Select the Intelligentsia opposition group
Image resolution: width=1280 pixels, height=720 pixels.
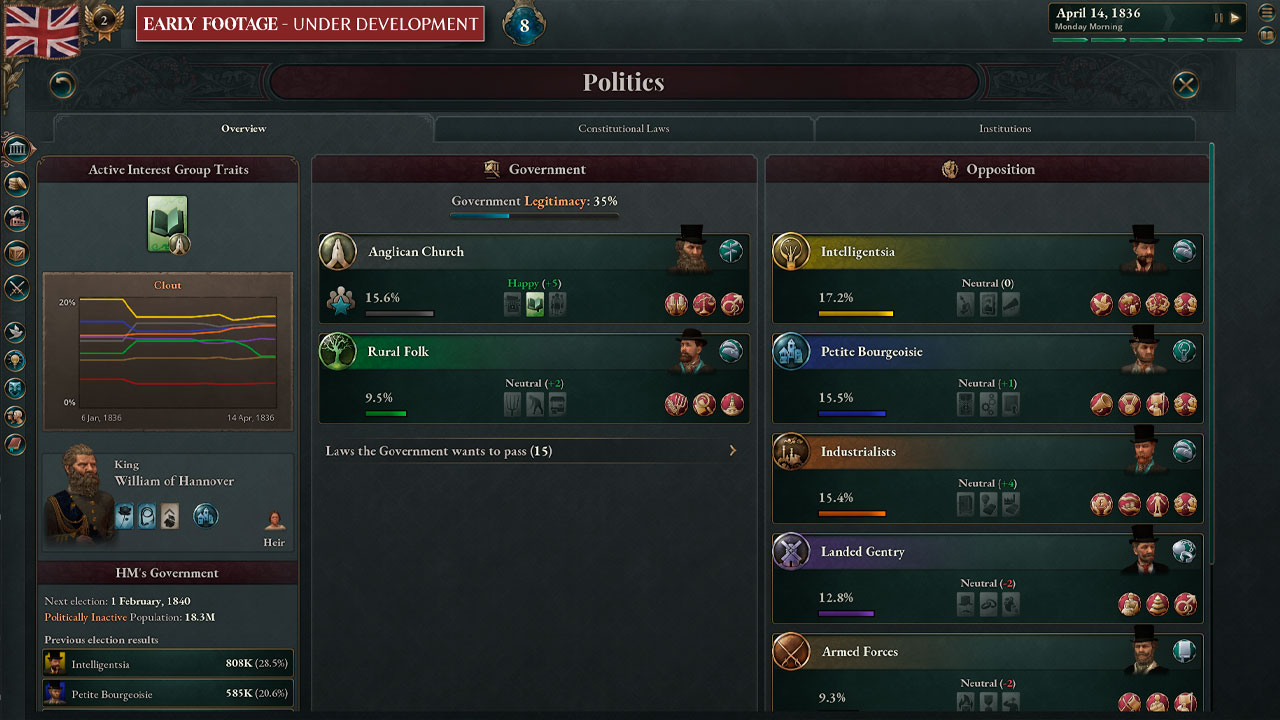click(857, 252)
